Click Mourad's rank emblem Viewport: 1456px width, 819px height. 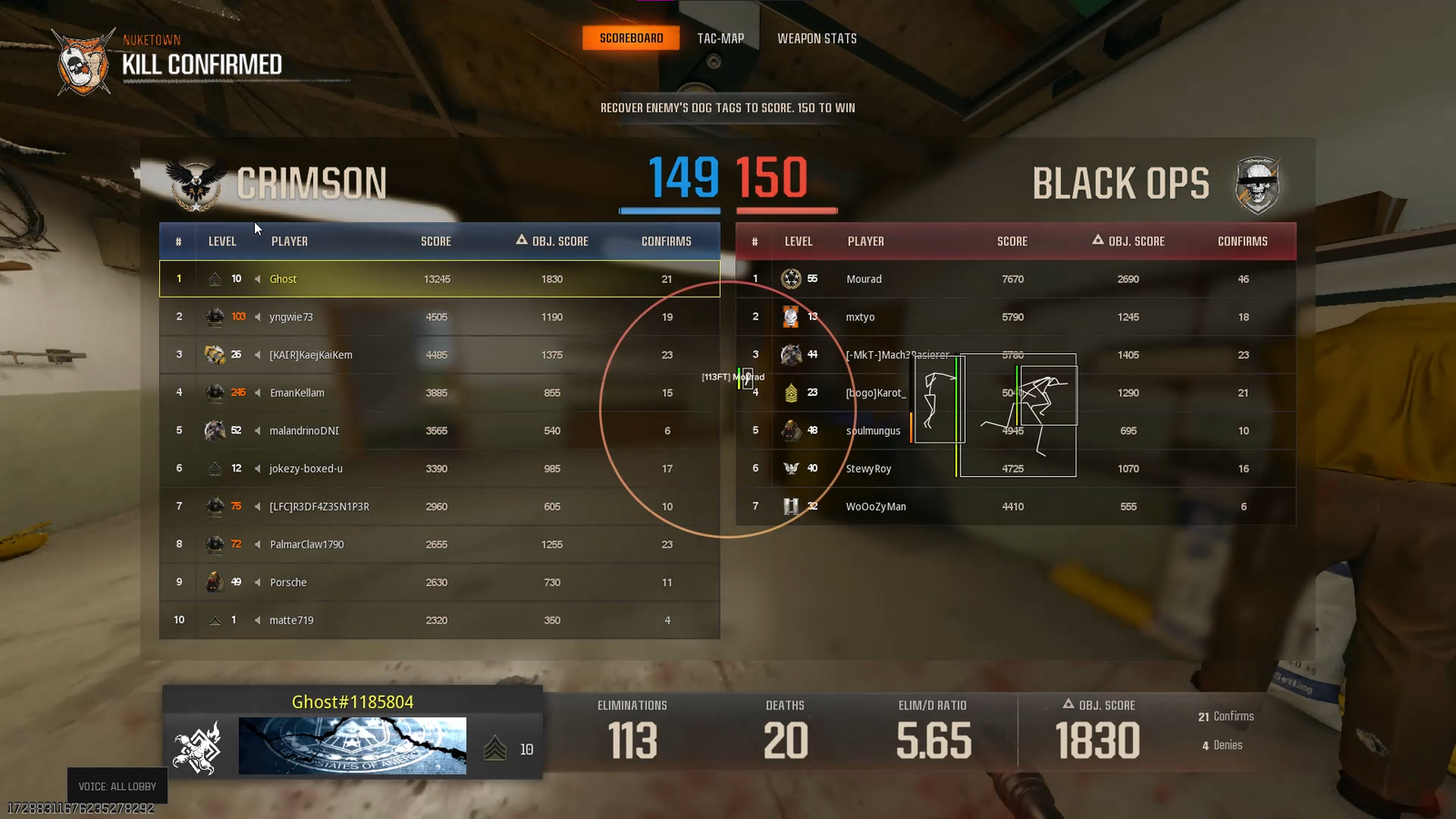793,278
